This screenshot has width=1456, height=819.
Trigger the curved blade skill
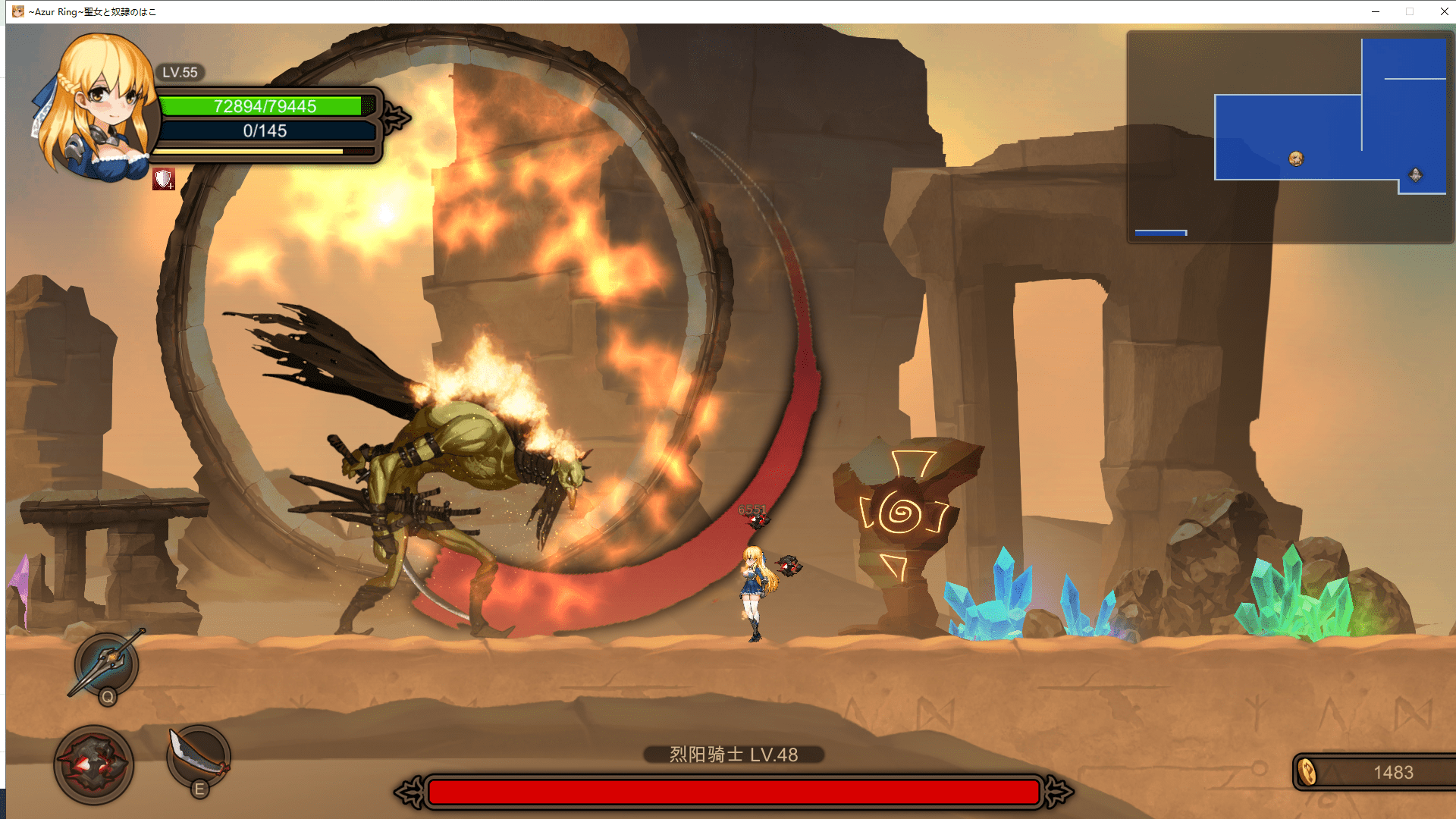click(198, 755)
